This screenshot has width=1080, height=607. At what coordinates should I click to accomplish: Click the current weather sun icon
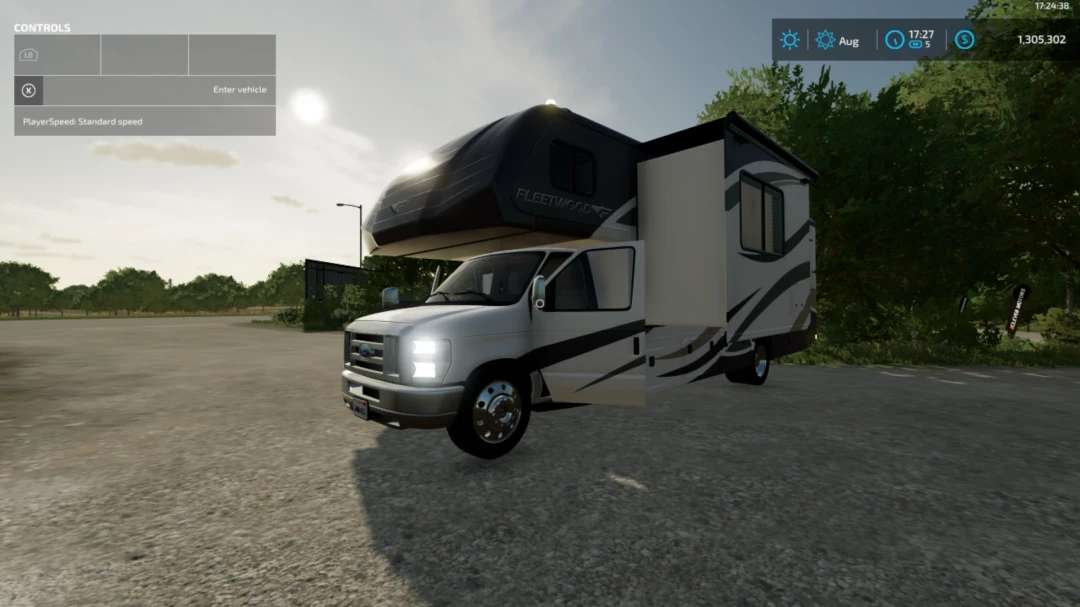click(790, 40)
